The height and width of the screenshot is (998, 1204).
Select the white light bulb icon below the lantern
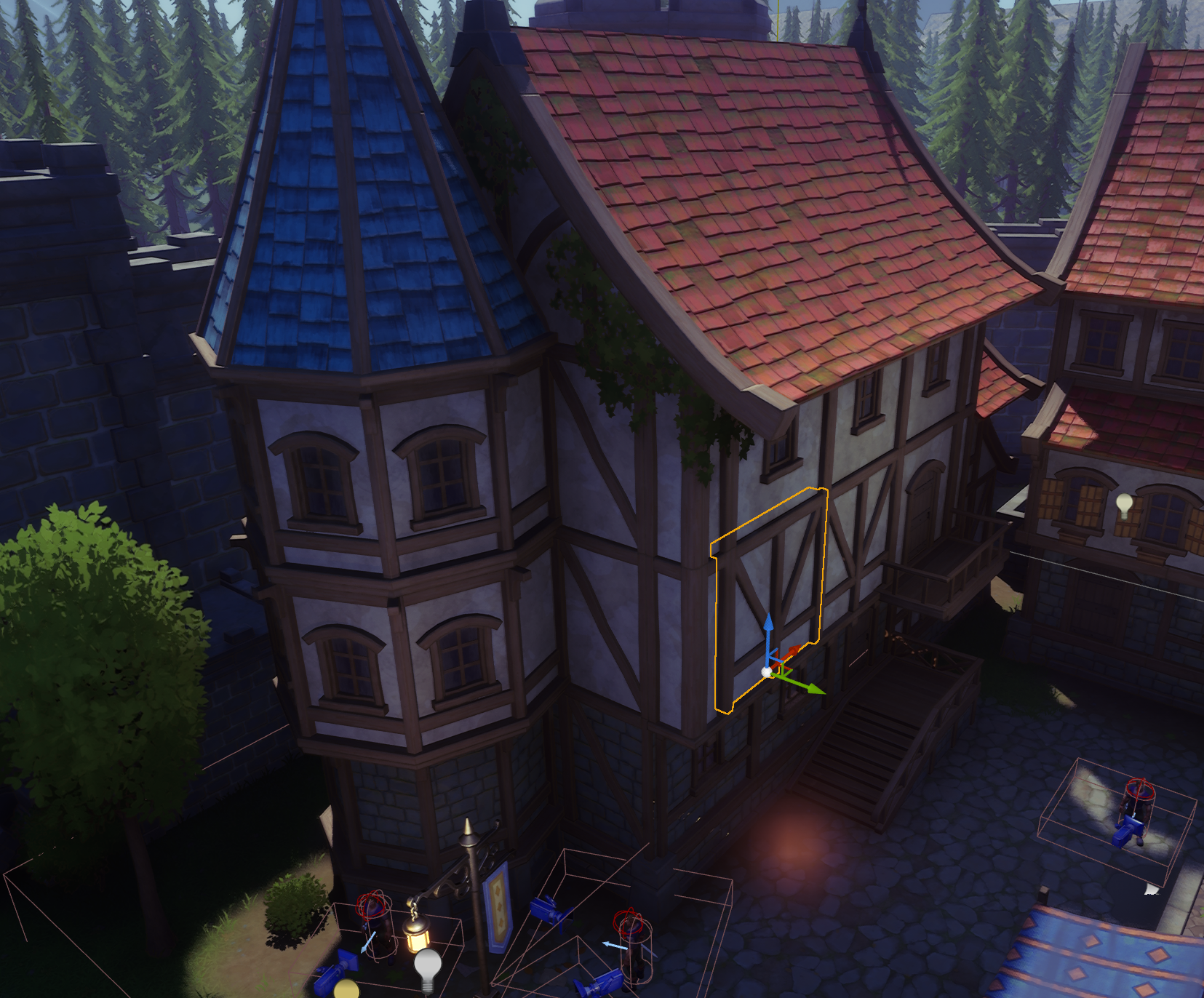pyautogui.click(x=428, y=965)
